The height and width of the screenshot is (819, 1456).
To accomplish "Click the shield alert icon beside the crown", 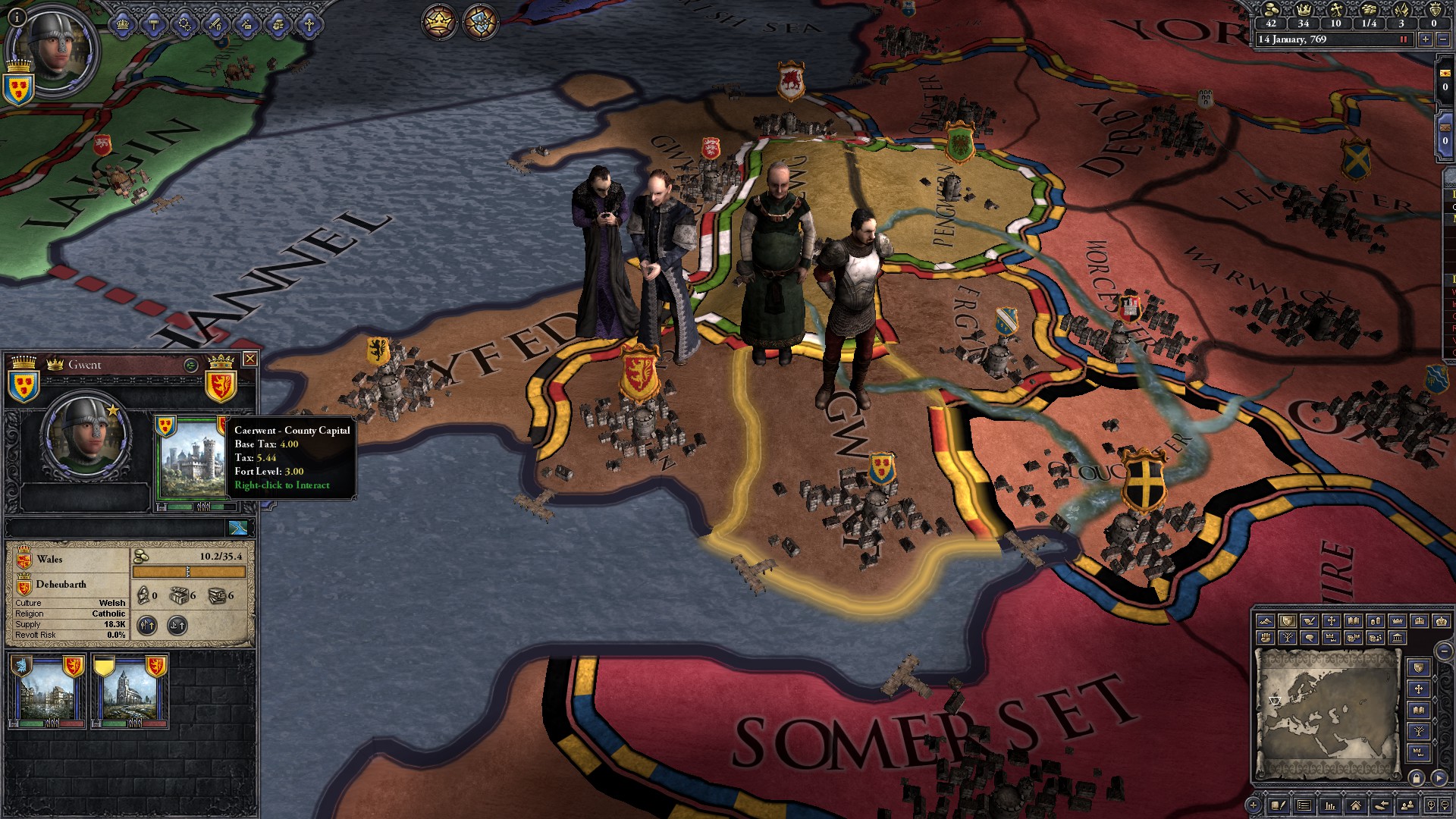I will pyautogui.click(x=479, y=22).
